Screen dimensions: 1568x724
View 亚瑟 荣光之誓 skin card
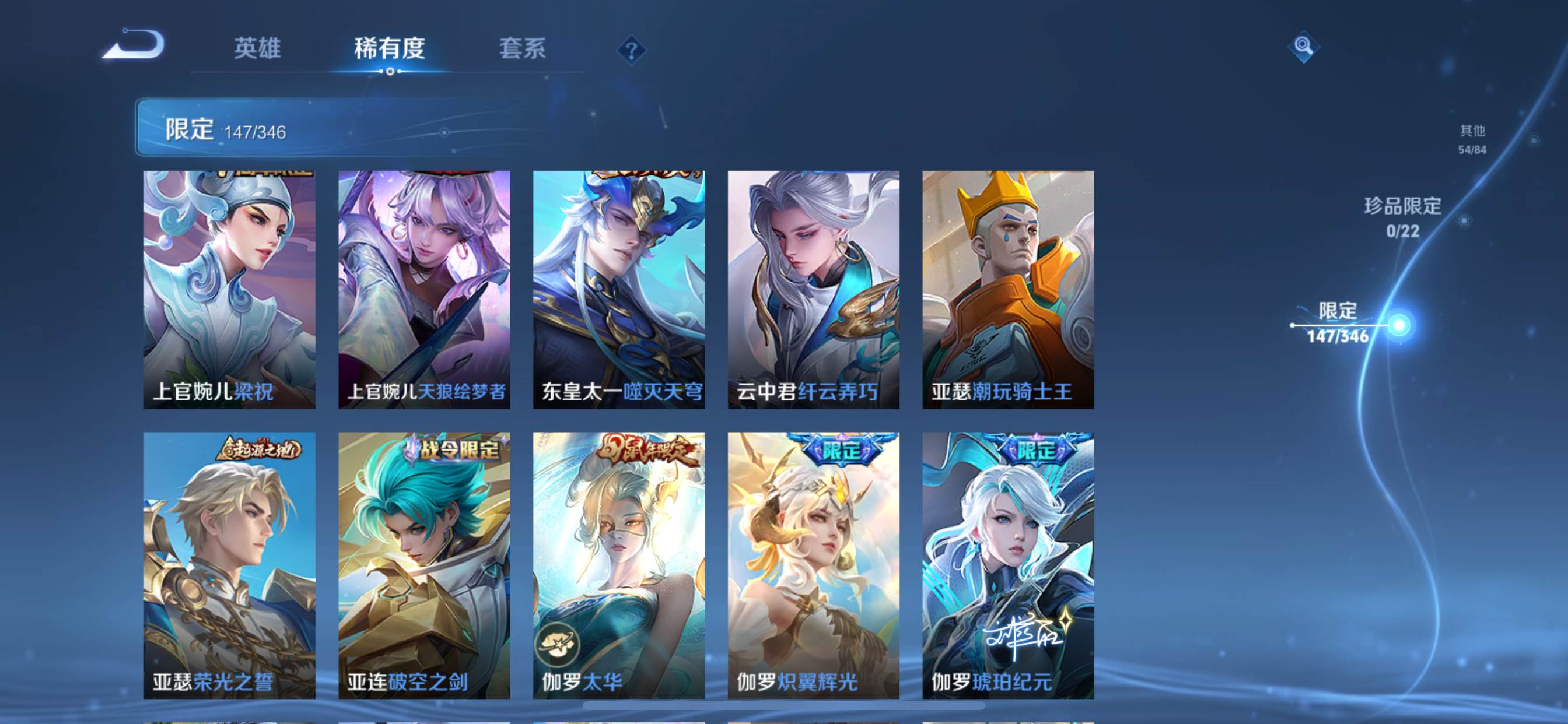tap(229, 565)
